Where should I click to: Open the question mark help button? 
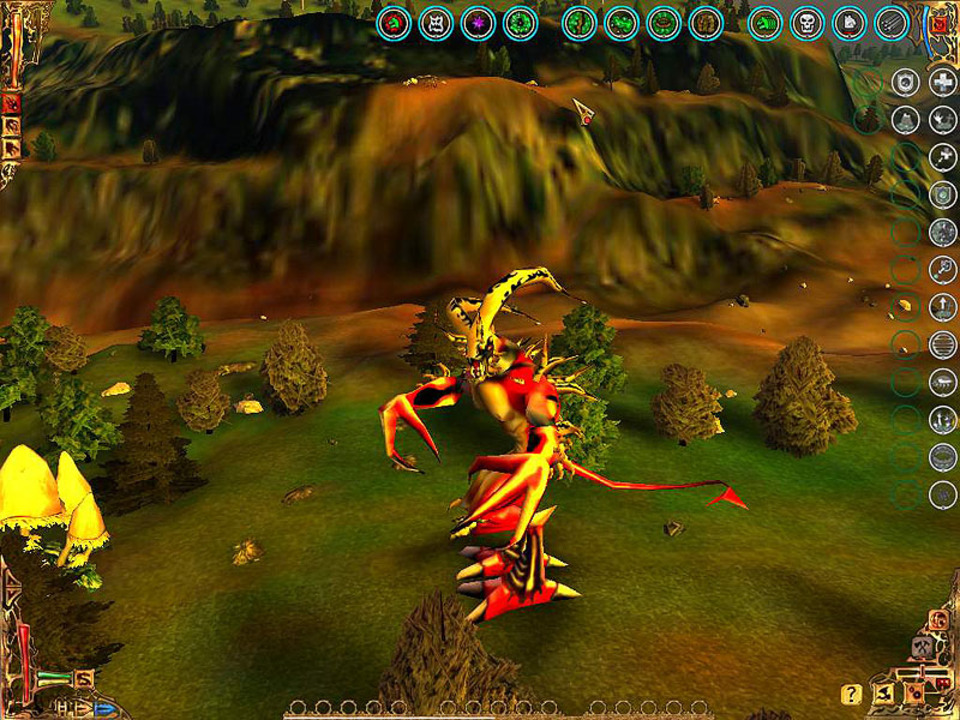point(851,693)
